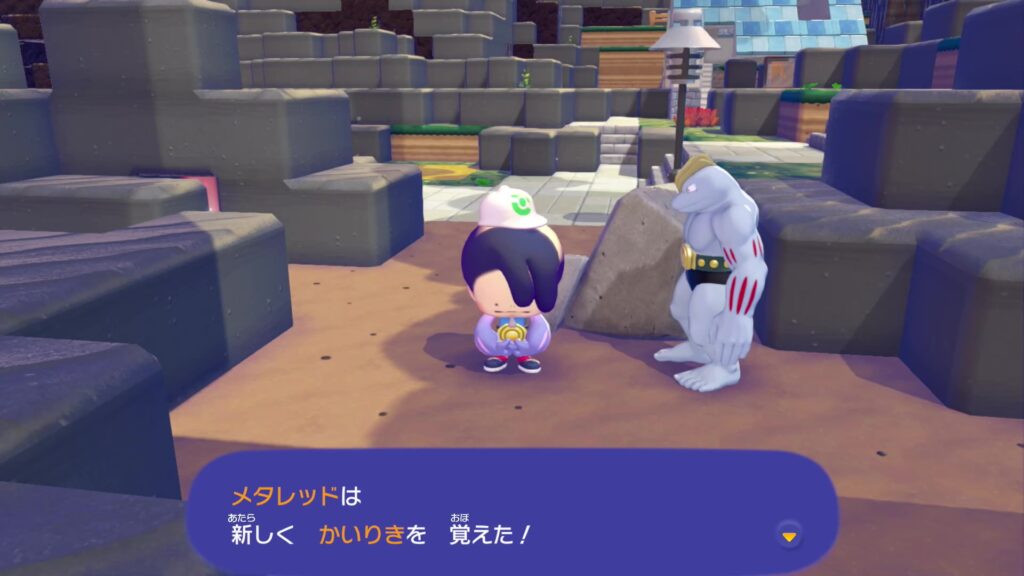This screenshot has width=1024, height=576.
Task: Click the yellow dialogue continue arrow
Action: coord(789,537)
